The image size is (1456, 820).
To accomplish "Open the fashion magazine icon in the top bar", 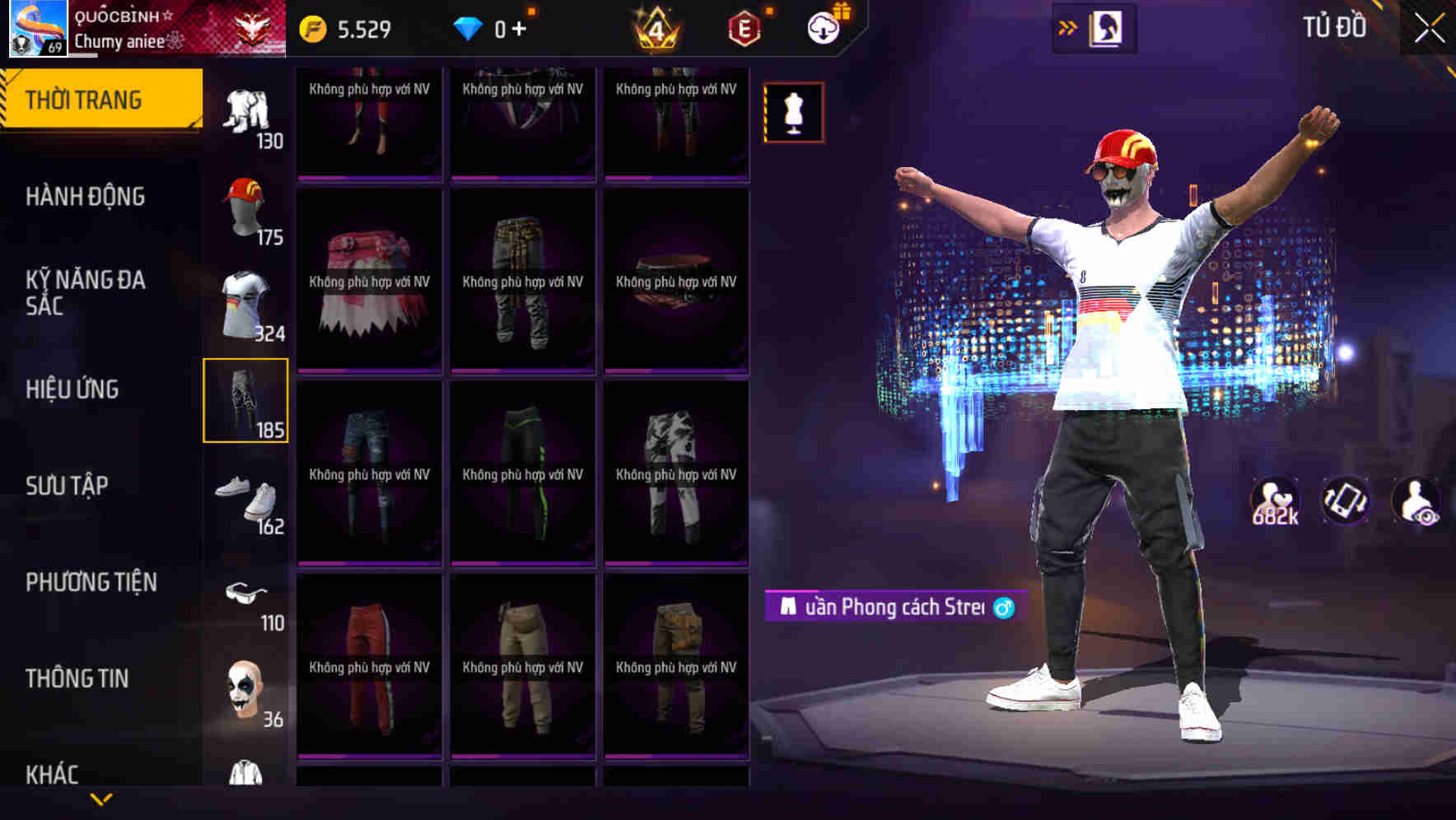I will tap(1107, 27).
